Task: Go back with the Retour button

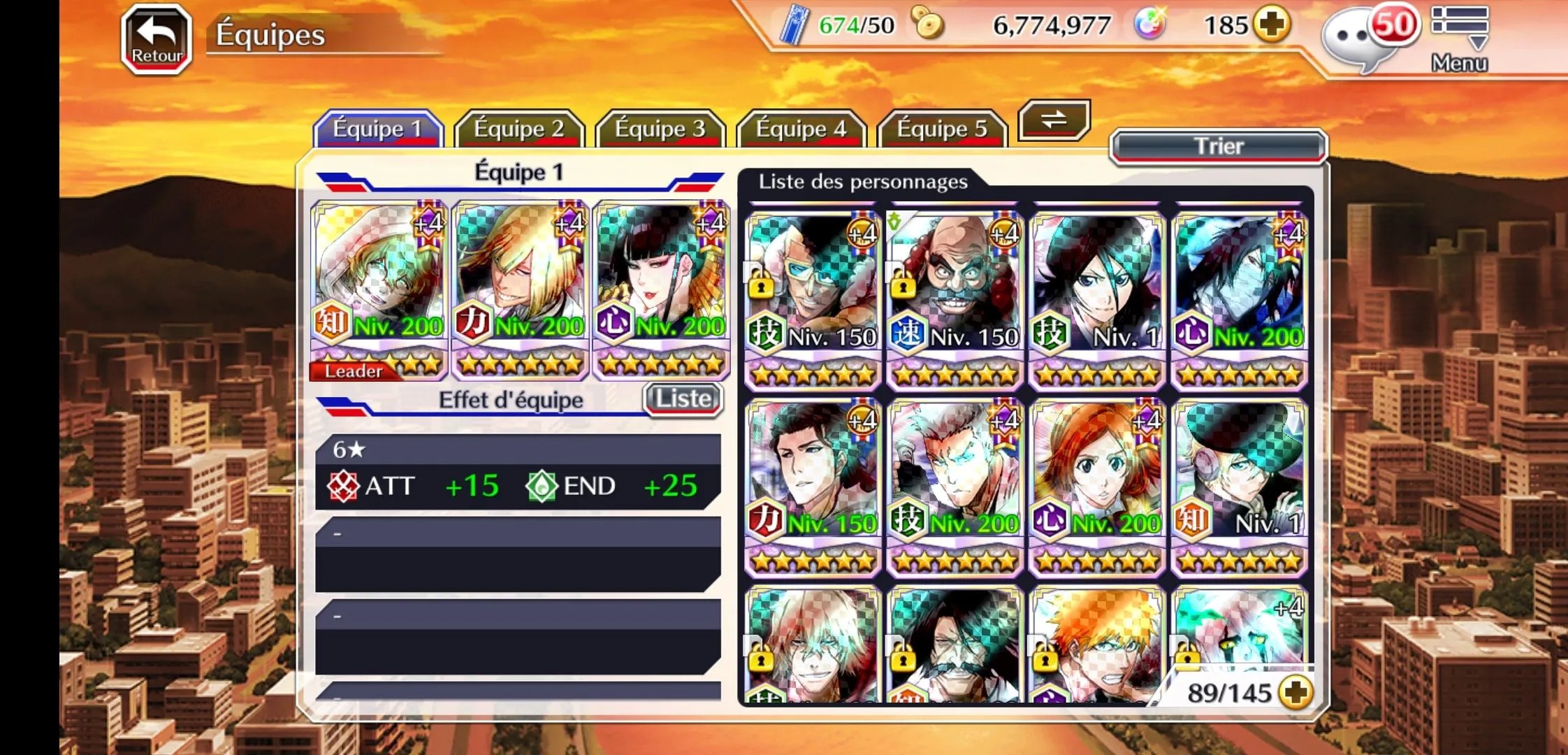Action: (157, 39)
